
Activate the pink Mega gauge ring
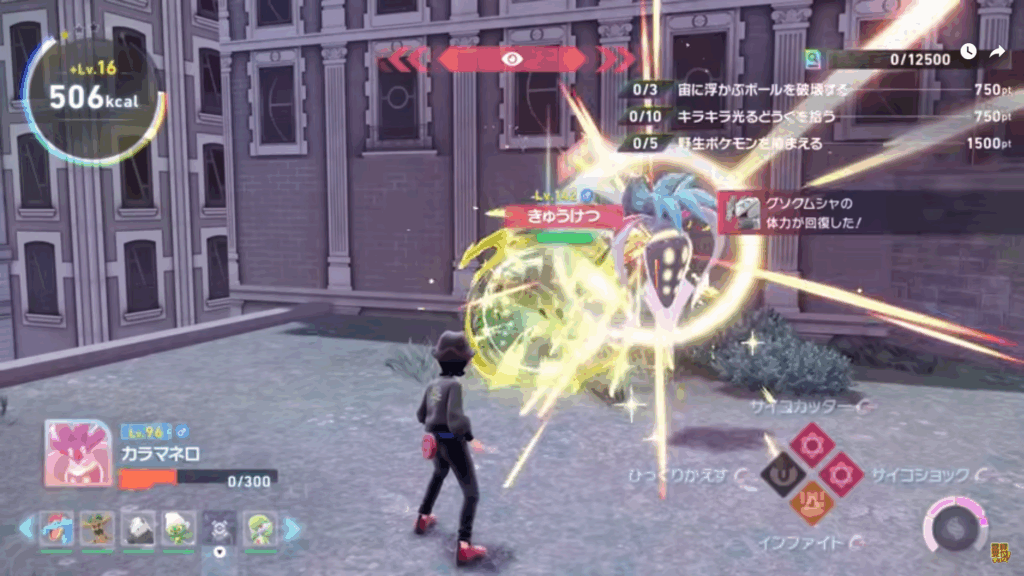tap(956, 525)
